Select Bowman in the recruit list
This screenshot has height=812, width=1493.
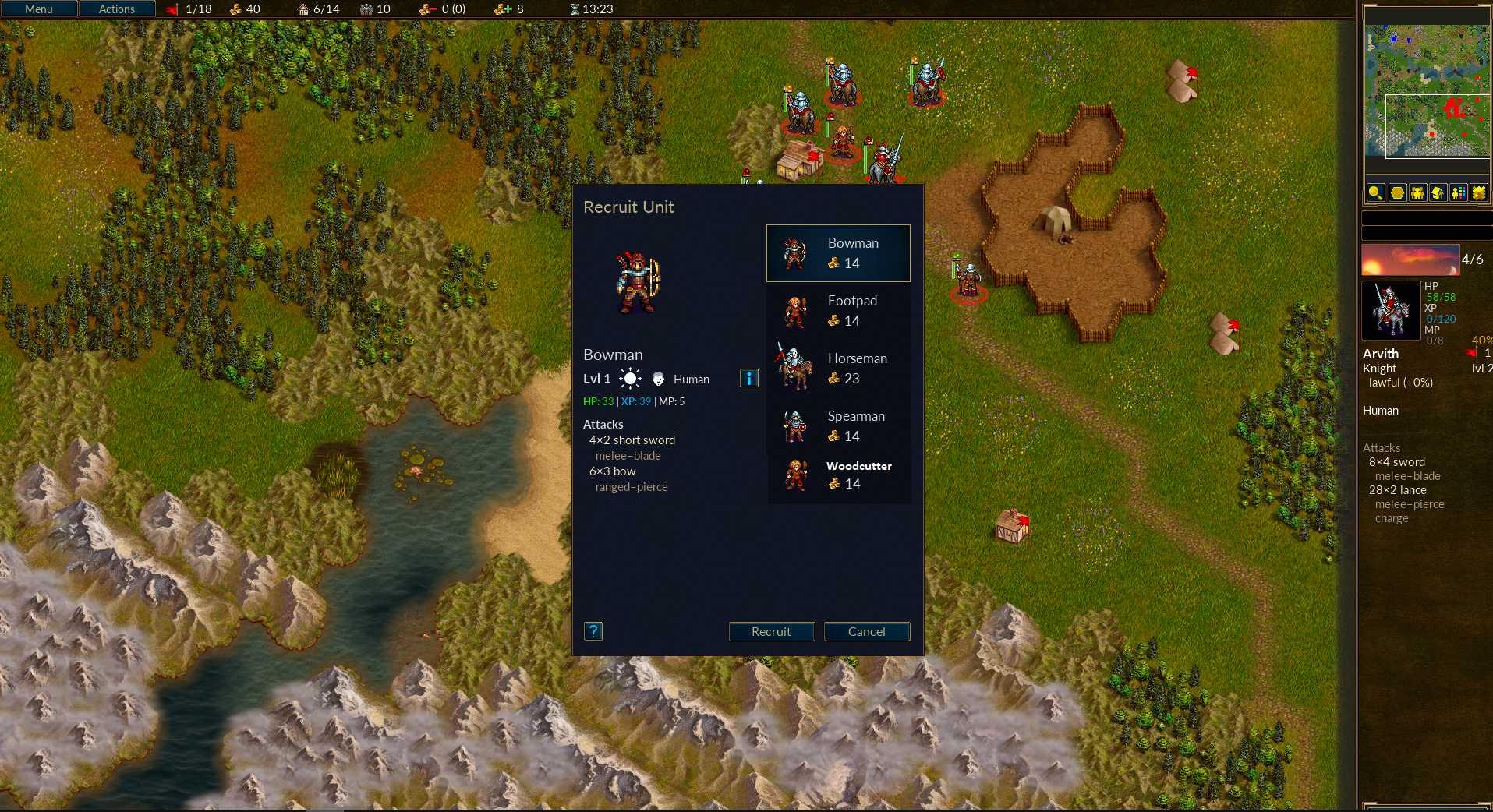point(838,253)
